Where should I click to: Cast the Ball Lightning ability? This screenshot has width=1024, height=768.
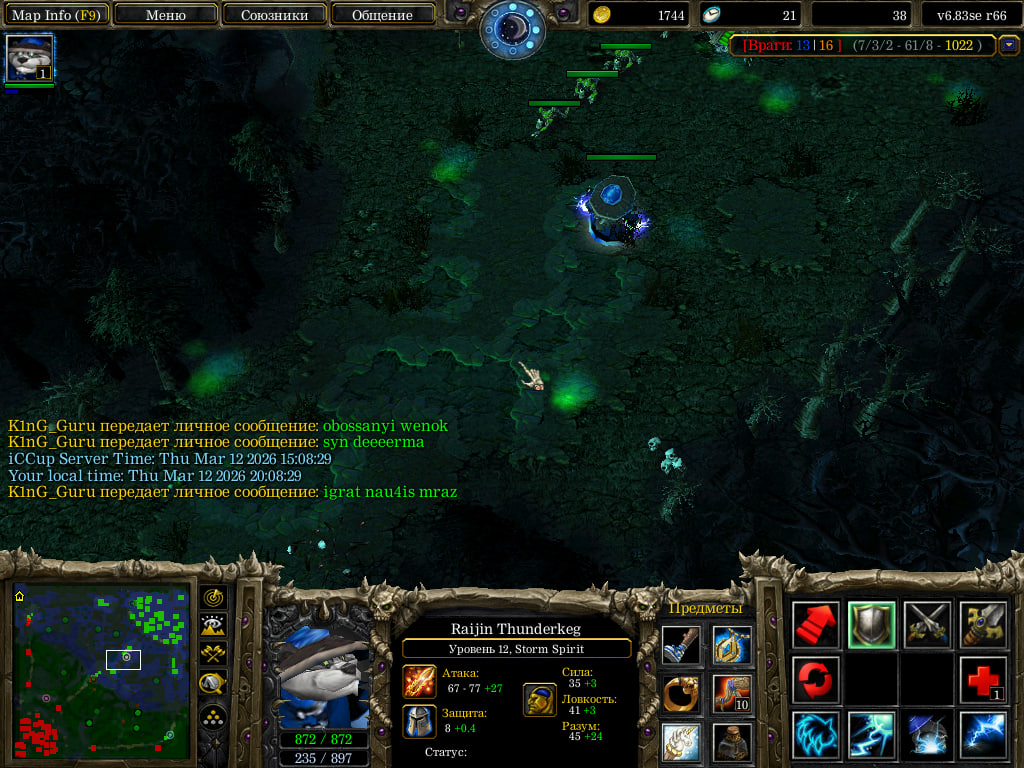983,735
